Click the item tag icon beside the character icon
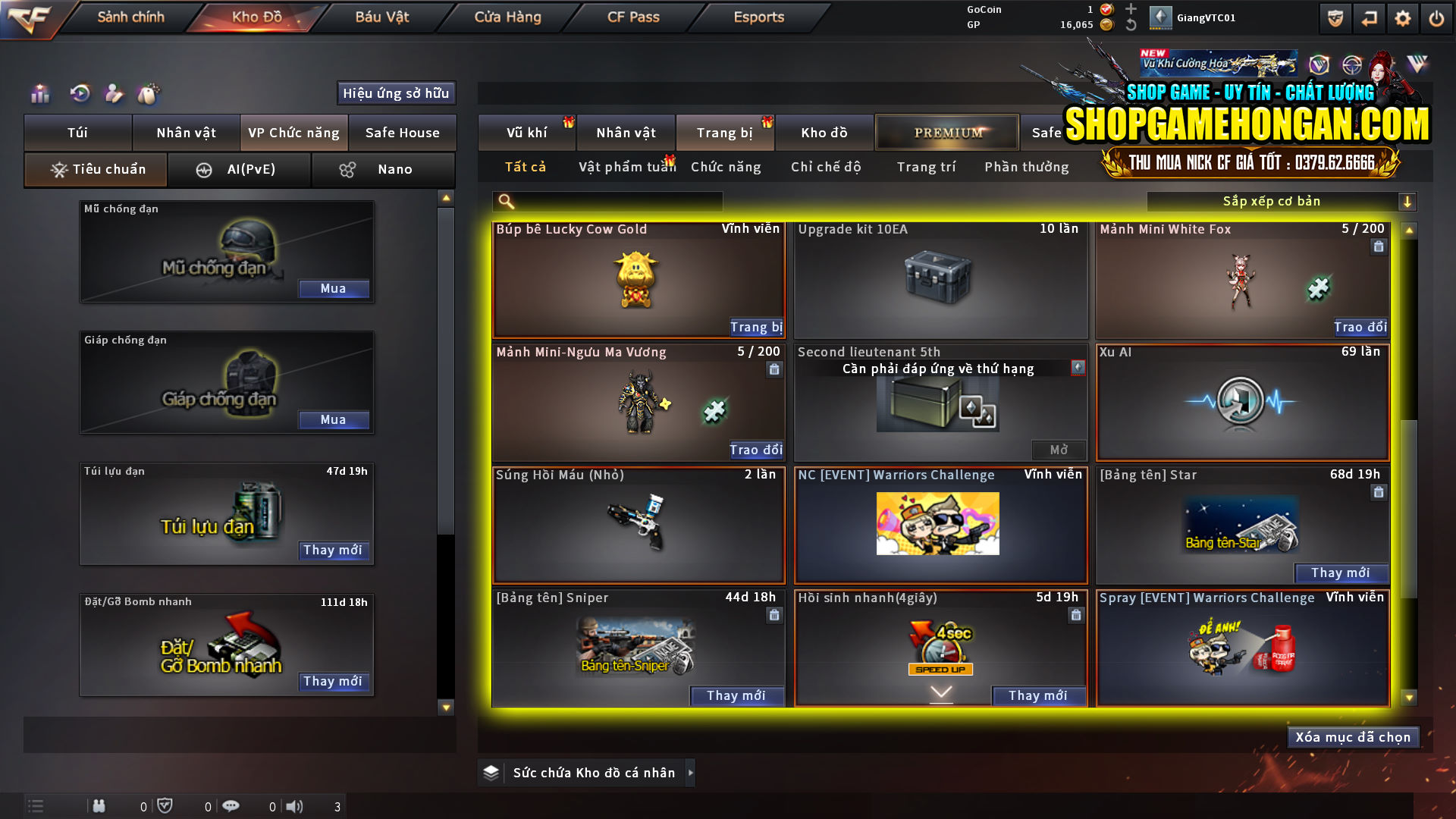Image resolution: width=1456 pixels, height=819 pixels. pos(149,93)
